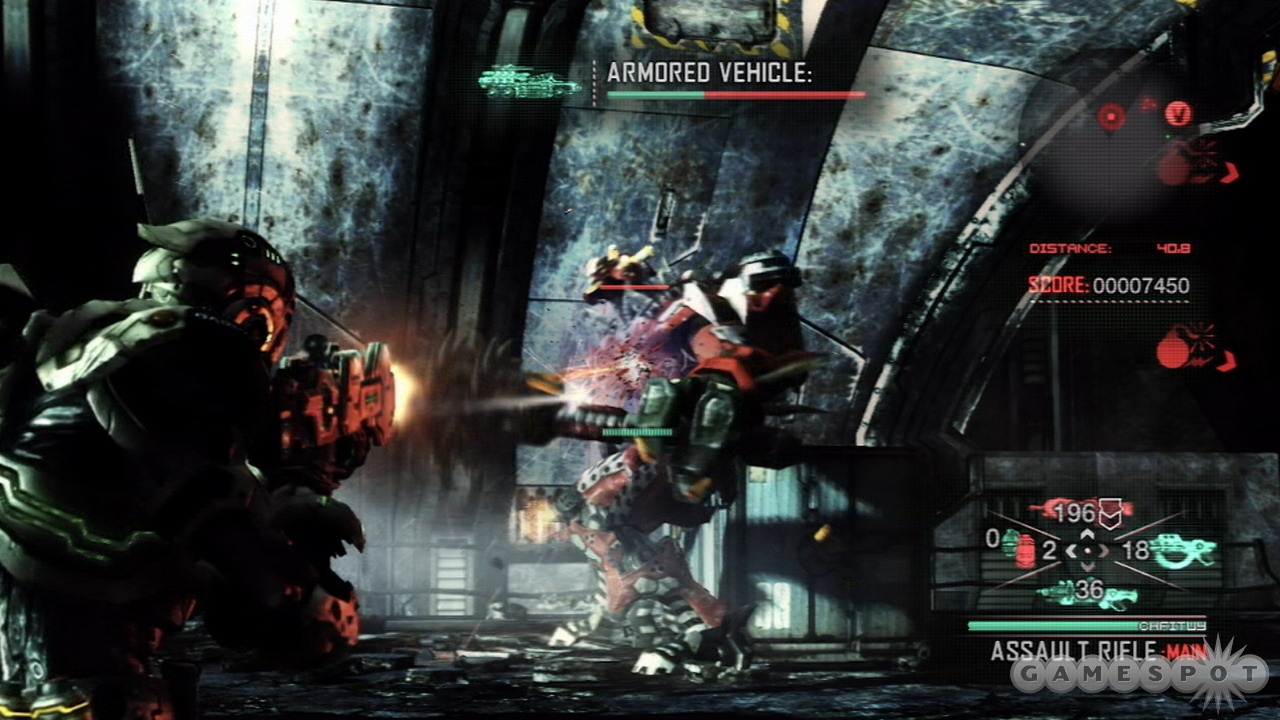1280x720 pixels.
Task: Click the directional selector at weapon wheel center
Action: tap(1087, 550)
